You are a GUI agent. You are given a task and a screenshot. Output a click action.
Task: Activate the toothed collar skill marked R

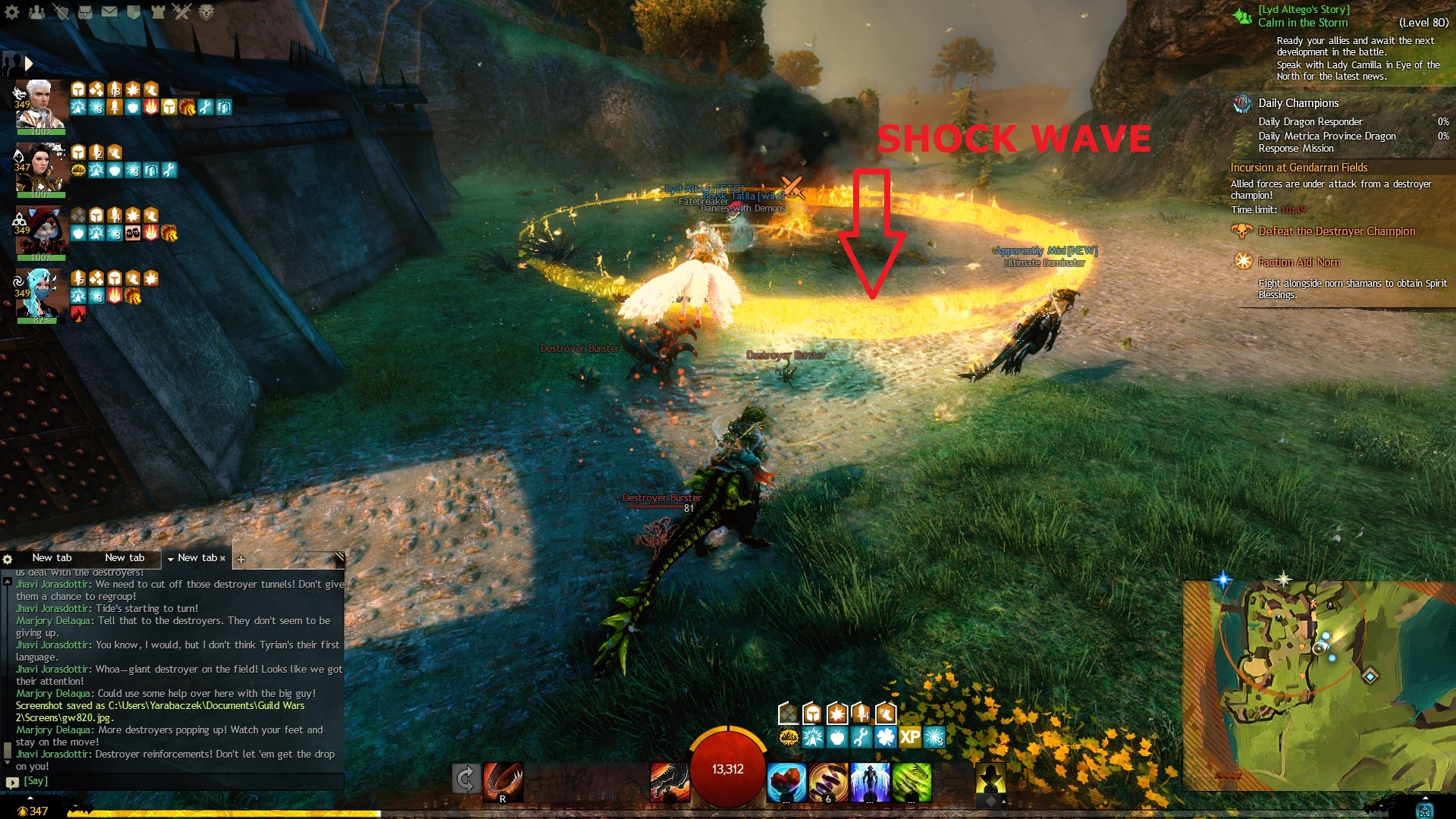click(x=503, y=782)
